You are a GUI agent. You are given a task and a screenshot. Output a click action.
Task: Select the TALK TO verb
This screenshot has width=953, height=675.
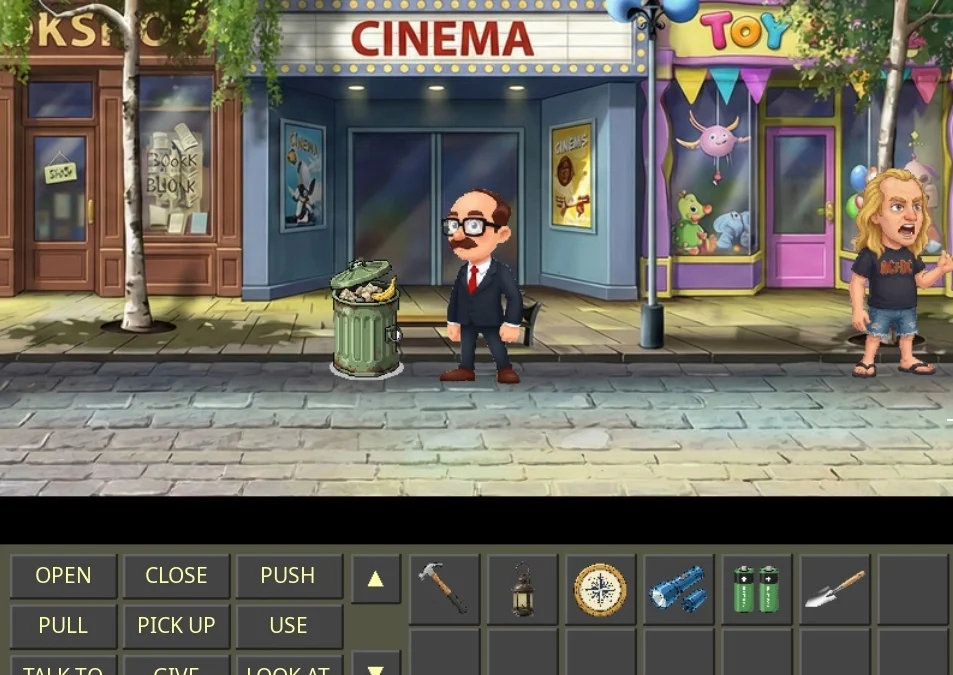pyautogui.click(x=63, y=667)
